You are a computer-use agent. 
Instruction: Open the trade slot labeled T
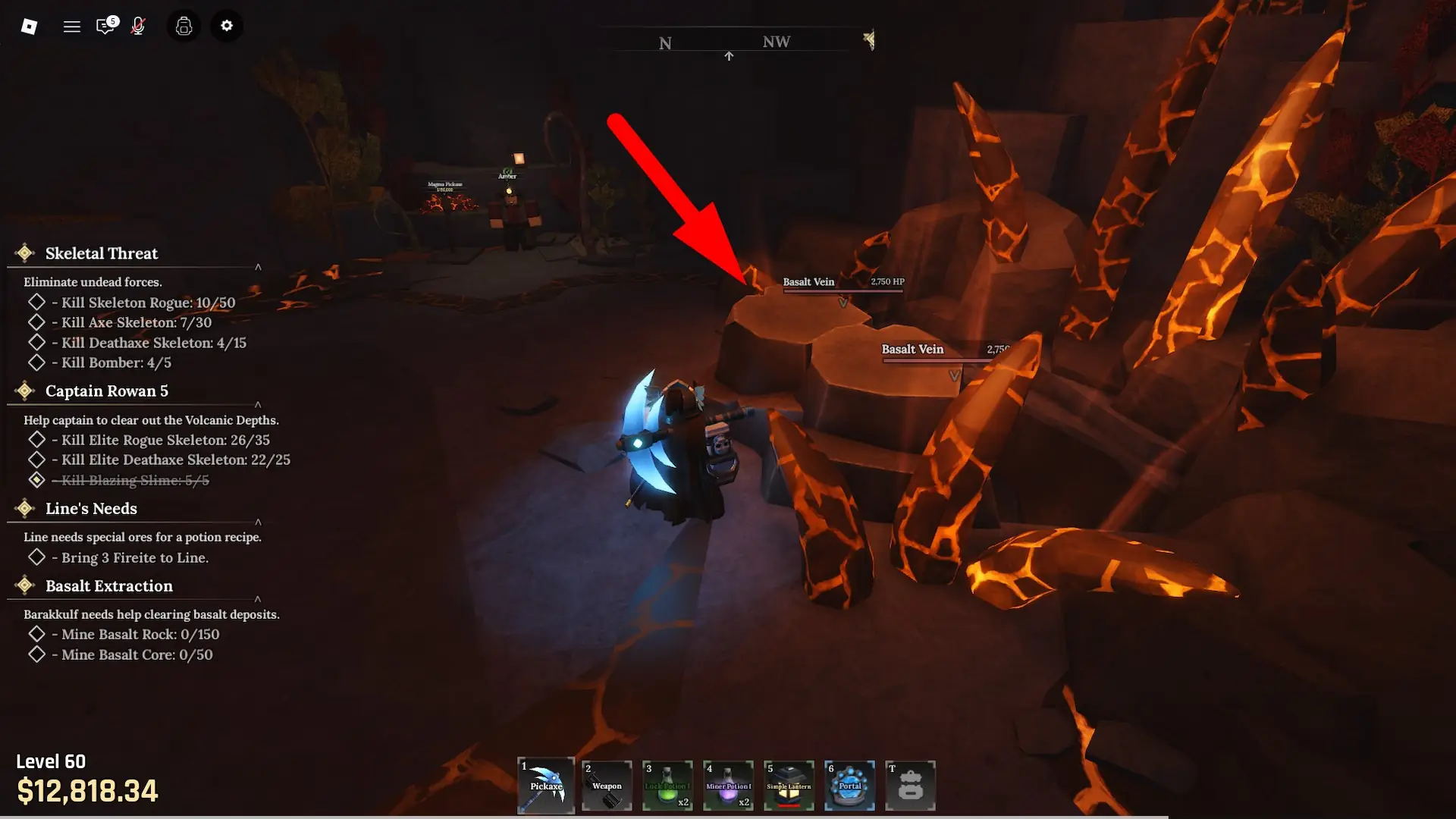click(909, 786)
